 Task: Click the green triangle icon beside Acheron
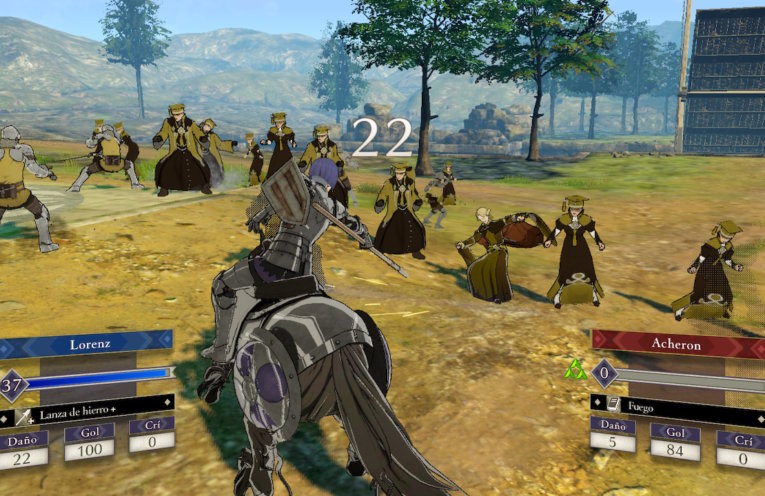[575, 371]
